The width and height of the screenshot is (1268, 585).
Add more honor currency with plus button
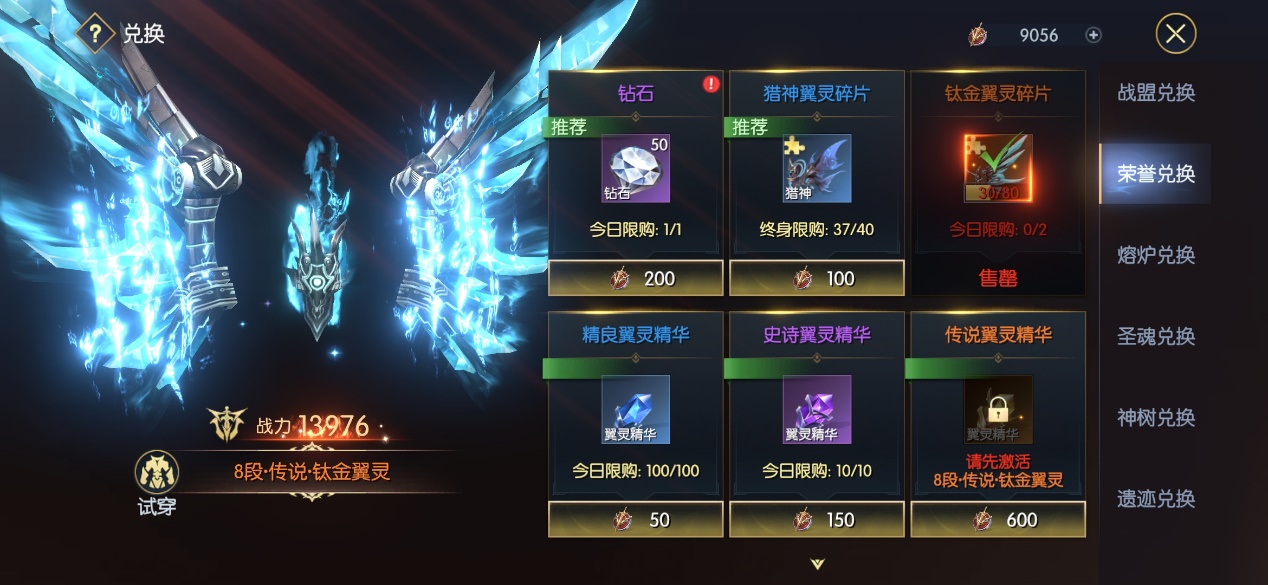[1093, 35]
